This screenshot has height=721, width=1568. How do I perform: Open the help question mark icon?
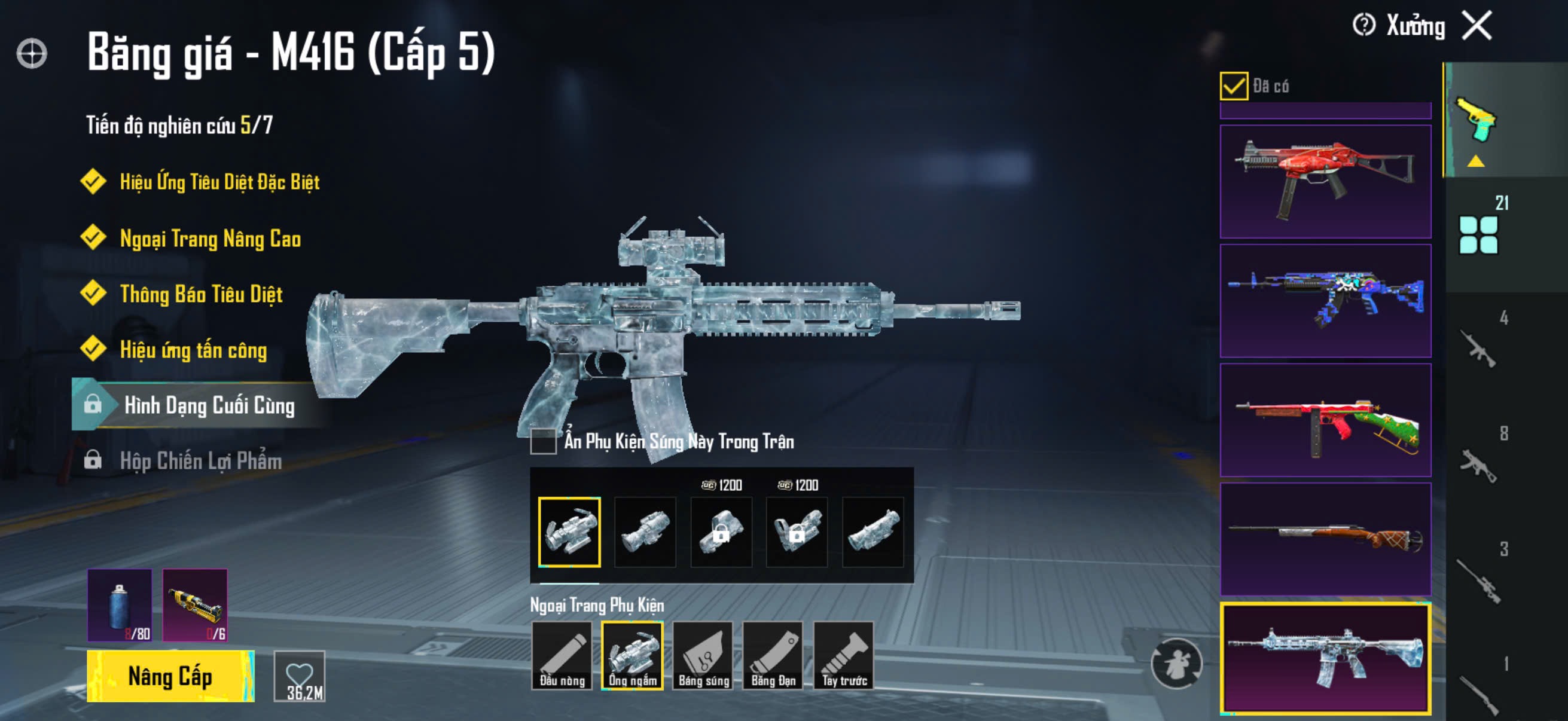point(1363,26)
